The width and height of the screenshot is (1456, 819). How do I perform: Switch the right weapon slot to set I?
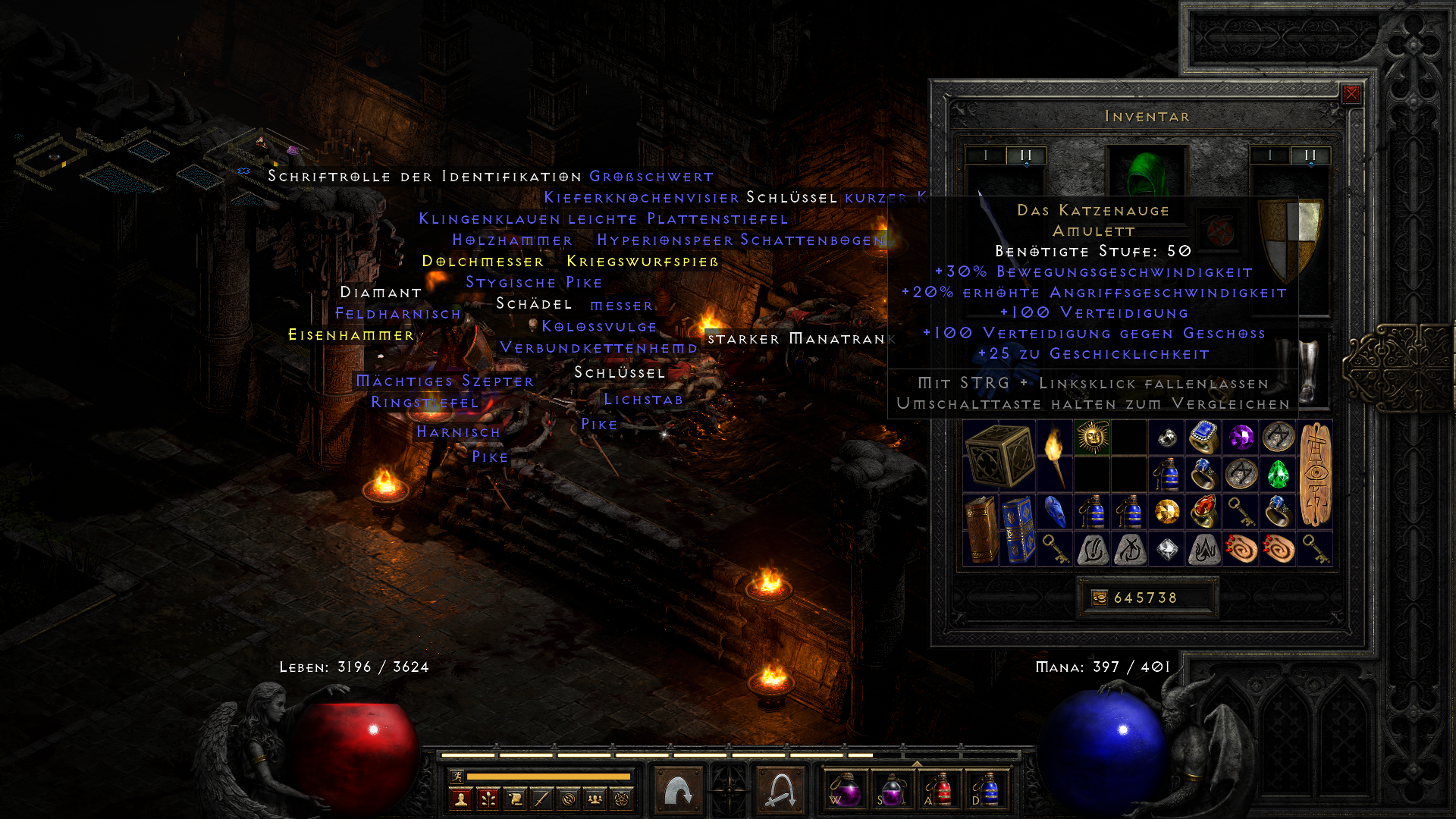tap(1271, 154)
